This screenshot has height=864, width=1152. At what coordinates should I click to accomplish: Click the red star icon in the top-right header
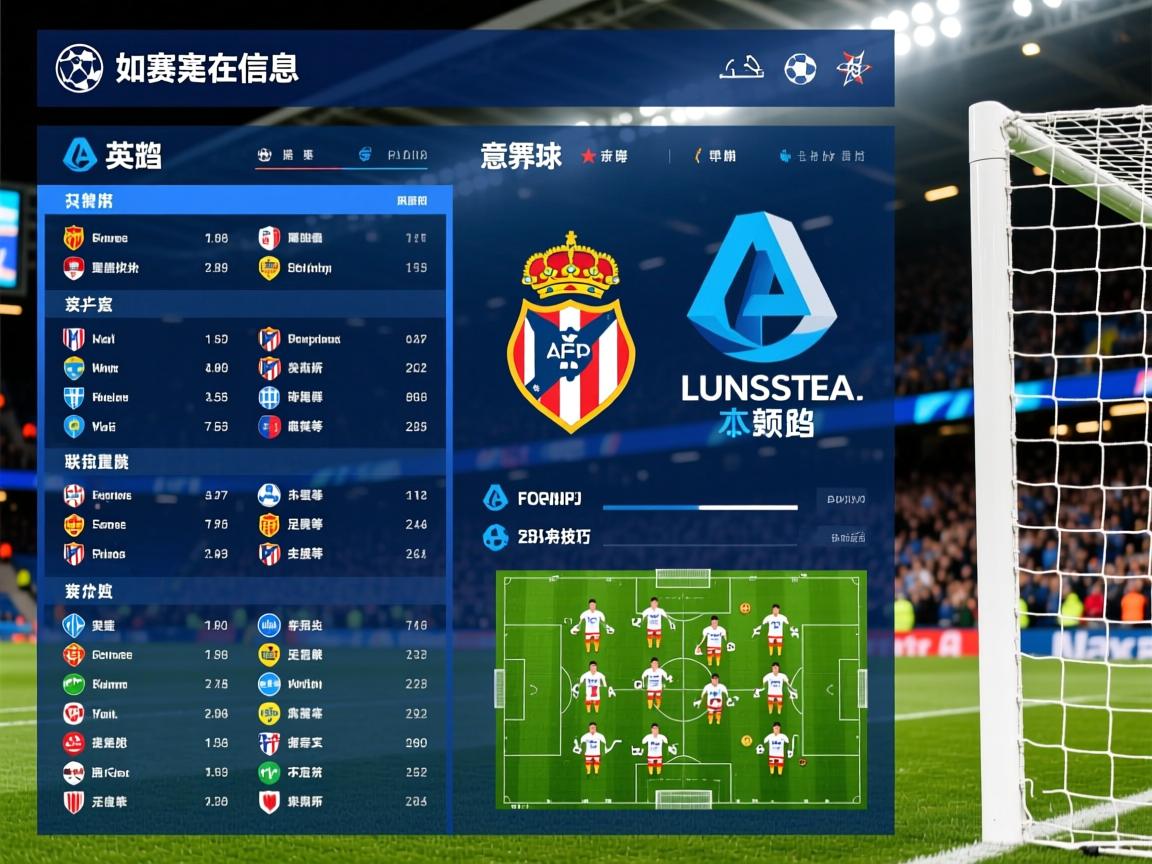pyautogui.click(x=853, y=68)
